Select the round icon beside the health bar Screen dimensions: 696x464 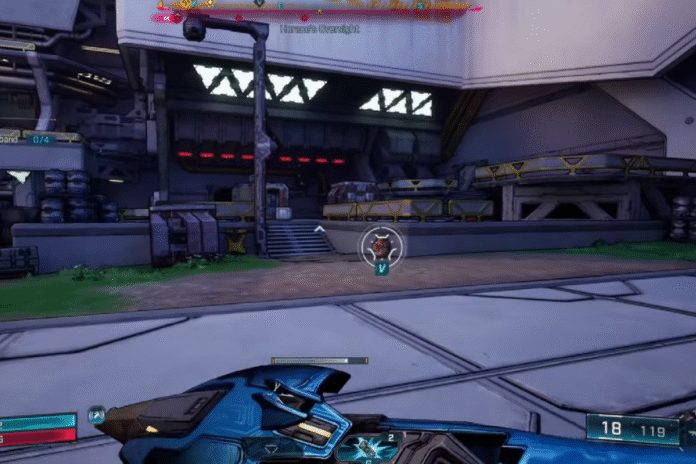click(x=96, y=415)
